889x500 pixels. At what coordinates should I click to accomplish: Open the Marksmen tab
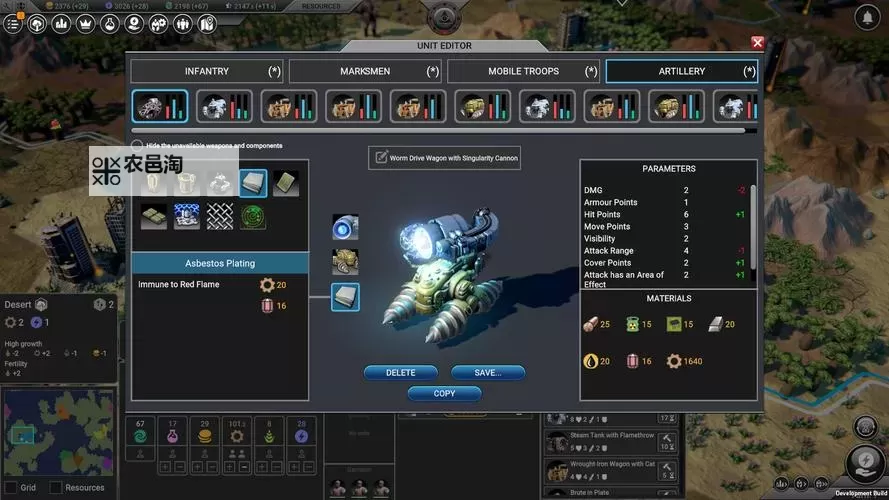point(365,71)
